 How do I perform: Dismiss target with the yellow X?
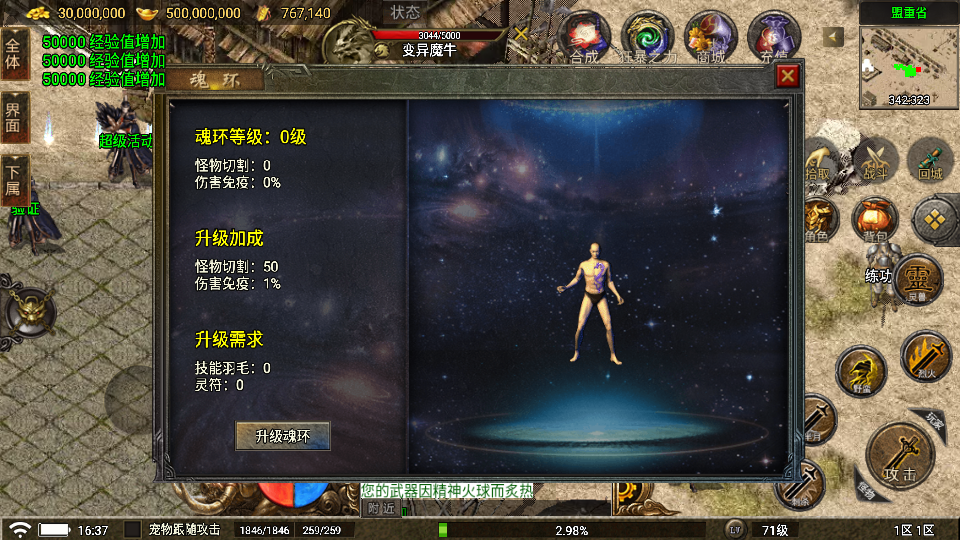(x=521, y=33)
